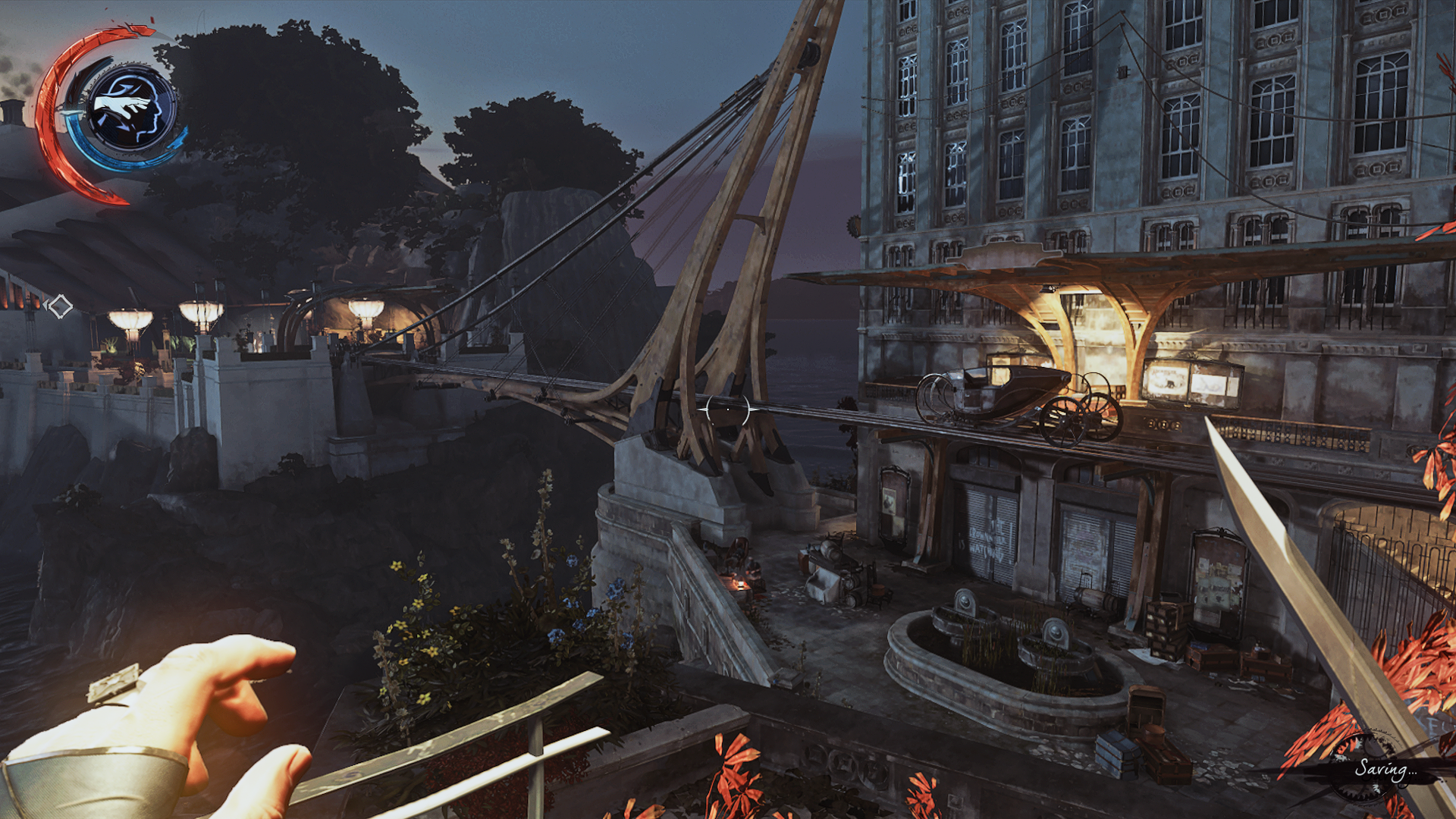Click the diamond objective marker
1456x819 pixels.
click(60, 306)
